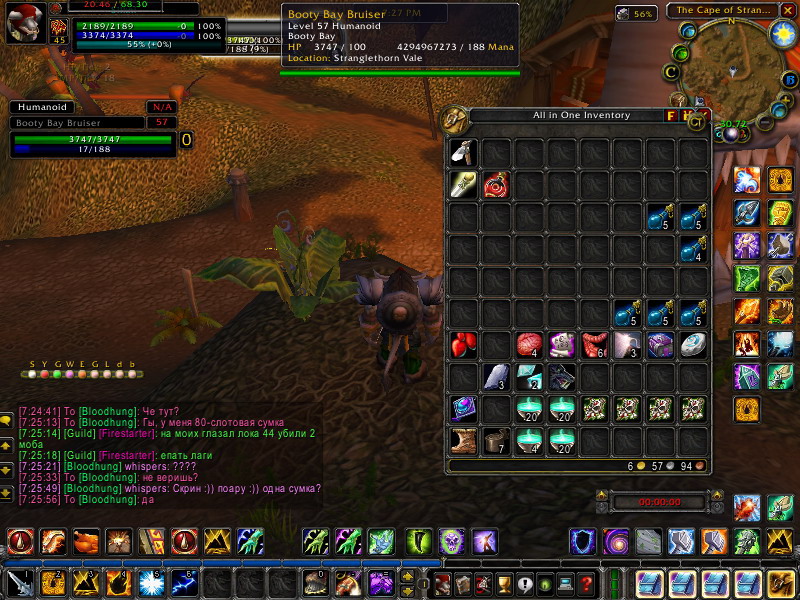Select the red potion in the inventory
Image resolution: width=800 pixels, height=600 pixels.
pos(496,185)
